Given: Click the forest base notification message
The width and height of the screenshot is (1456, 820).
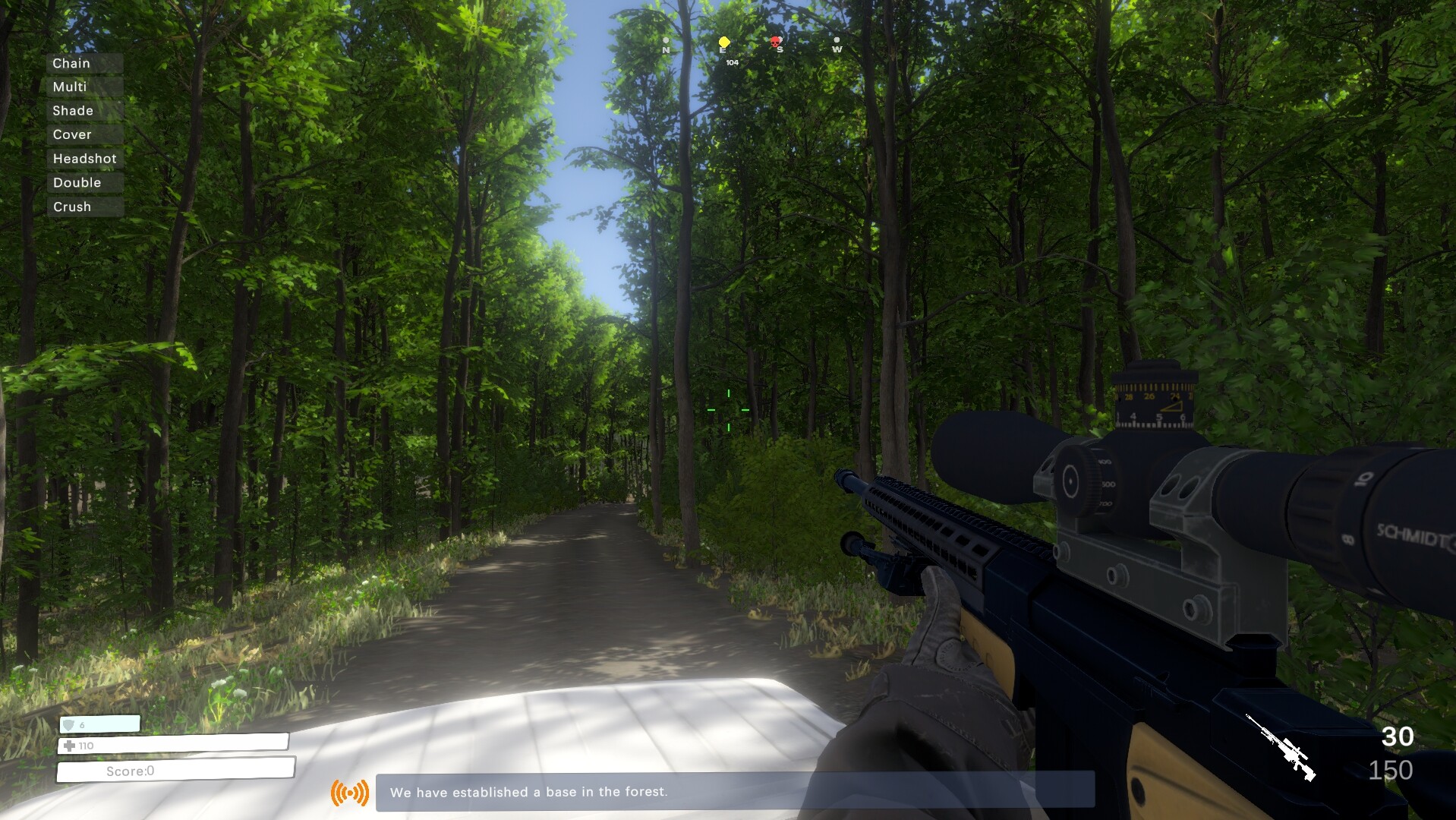Looking at the screenshot, I should pos(529,792).
